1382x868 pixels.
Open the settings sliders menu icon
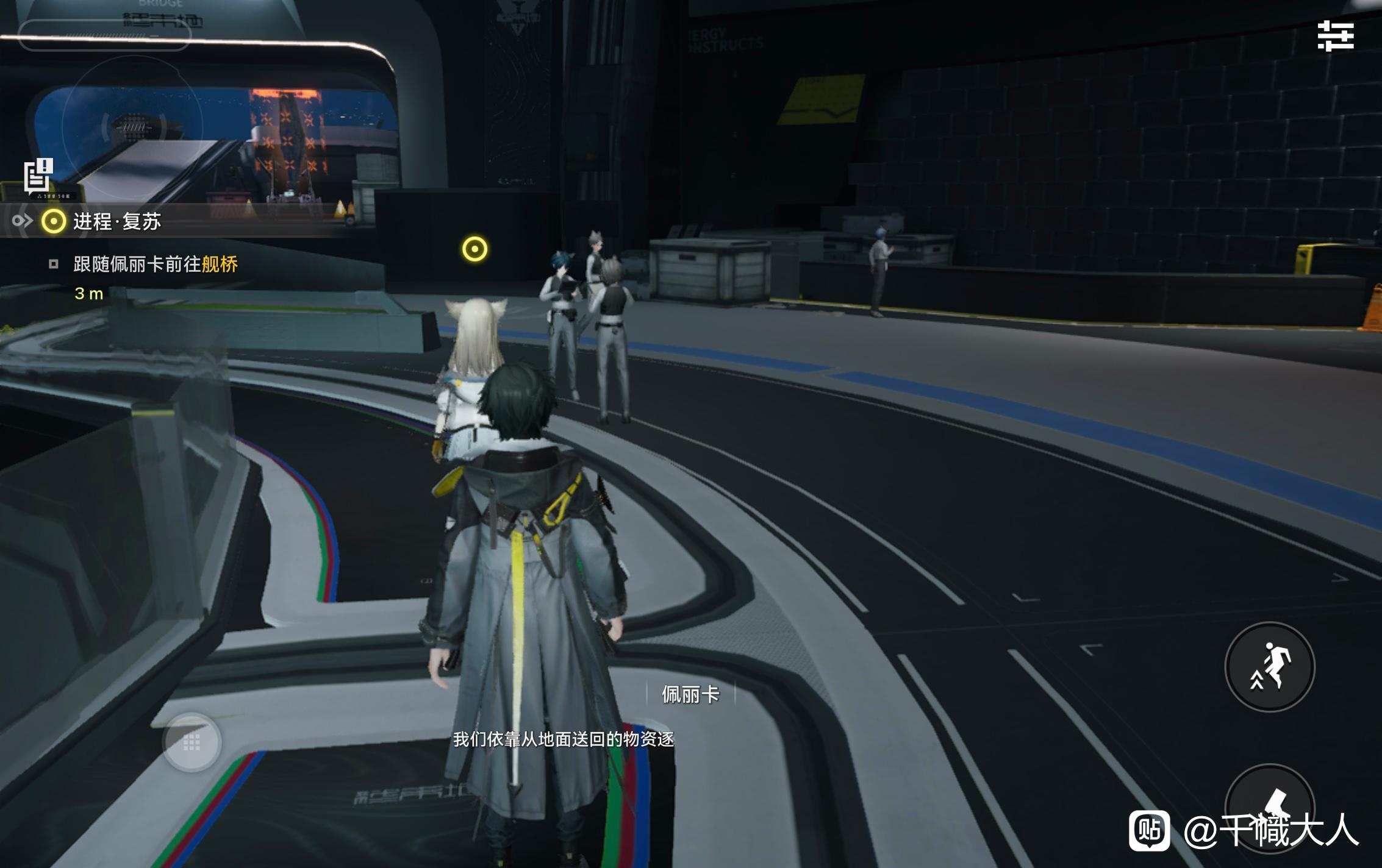click(x=1335, y=36)
